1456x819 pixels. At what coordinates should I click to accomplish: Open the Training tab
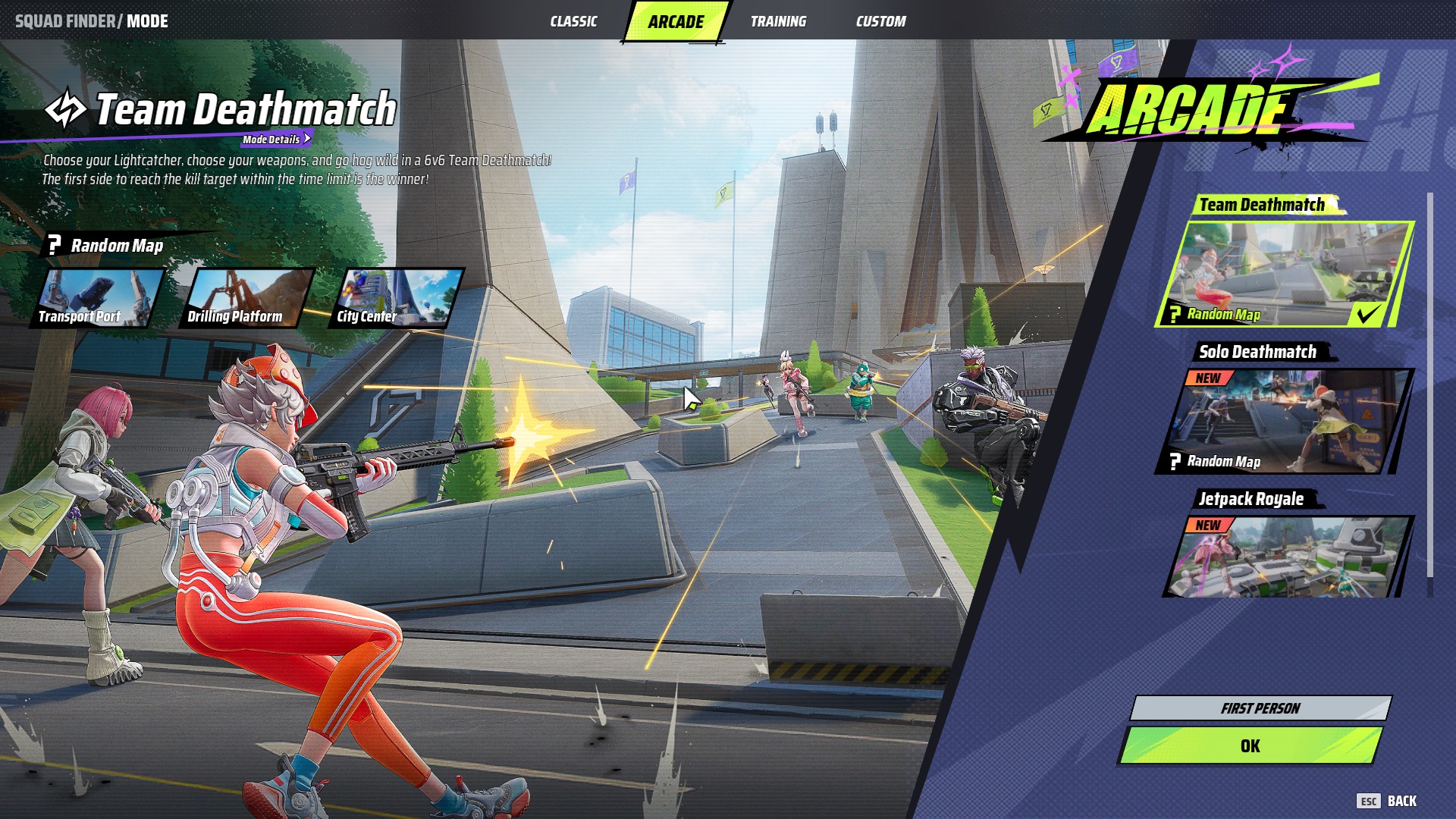(x=778, y=21)
